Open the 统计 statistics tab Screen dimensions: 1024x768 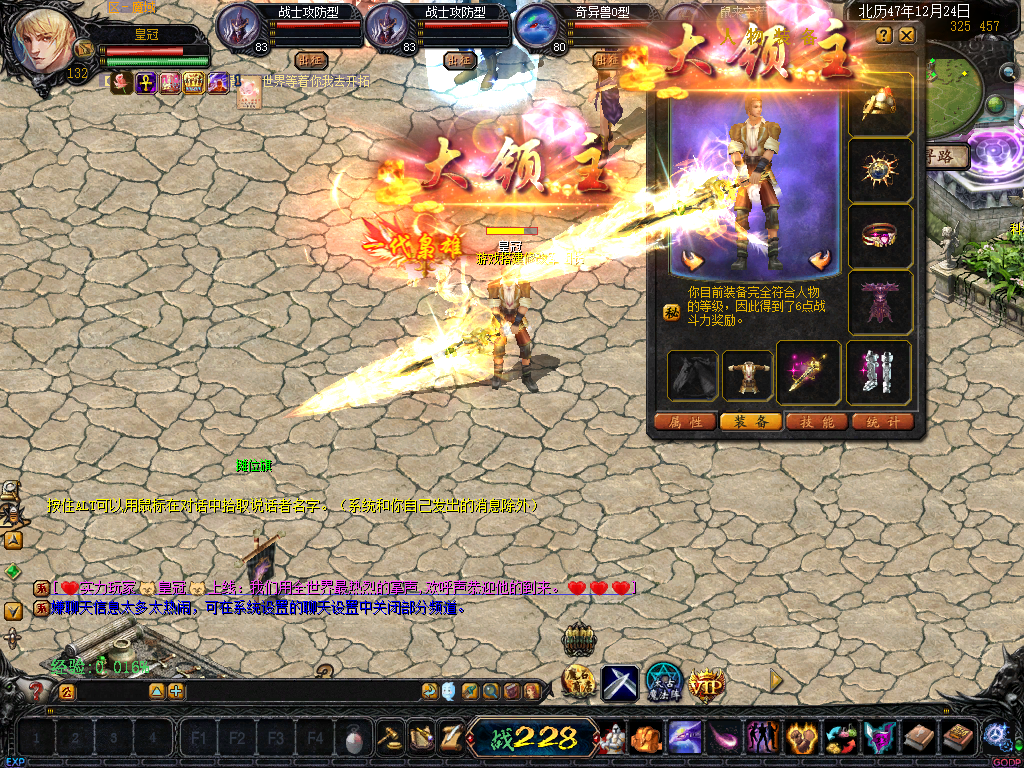pos(883,422)
